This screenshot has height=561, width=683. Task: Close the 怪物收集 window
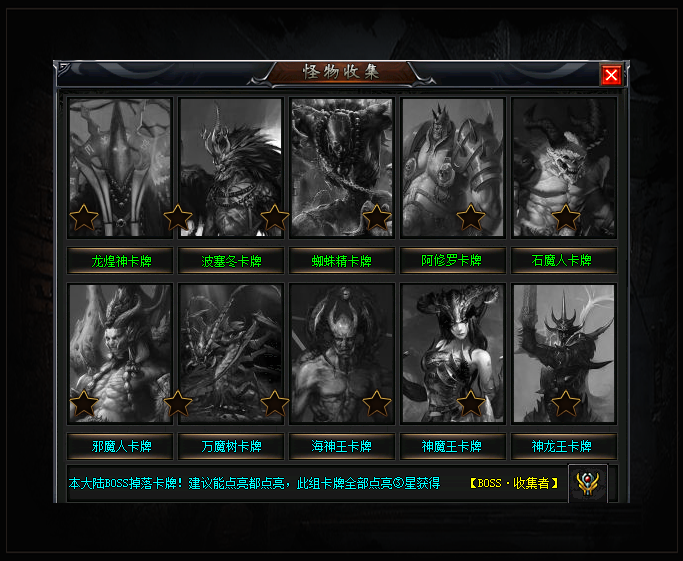(612, 75)
